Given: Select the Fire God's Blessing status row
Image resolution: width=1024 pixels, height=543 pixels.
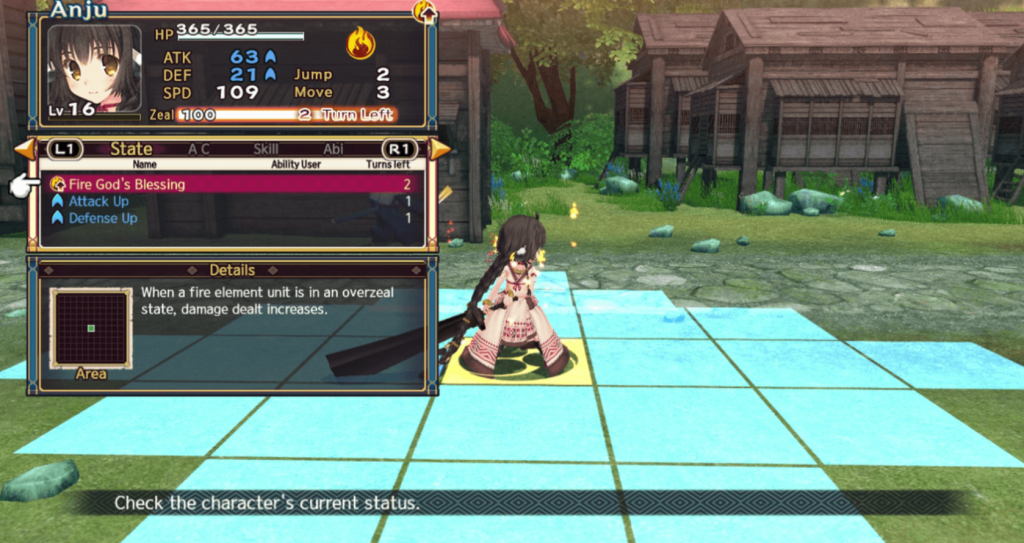Looking at the screenshot, I should [230, 184].
